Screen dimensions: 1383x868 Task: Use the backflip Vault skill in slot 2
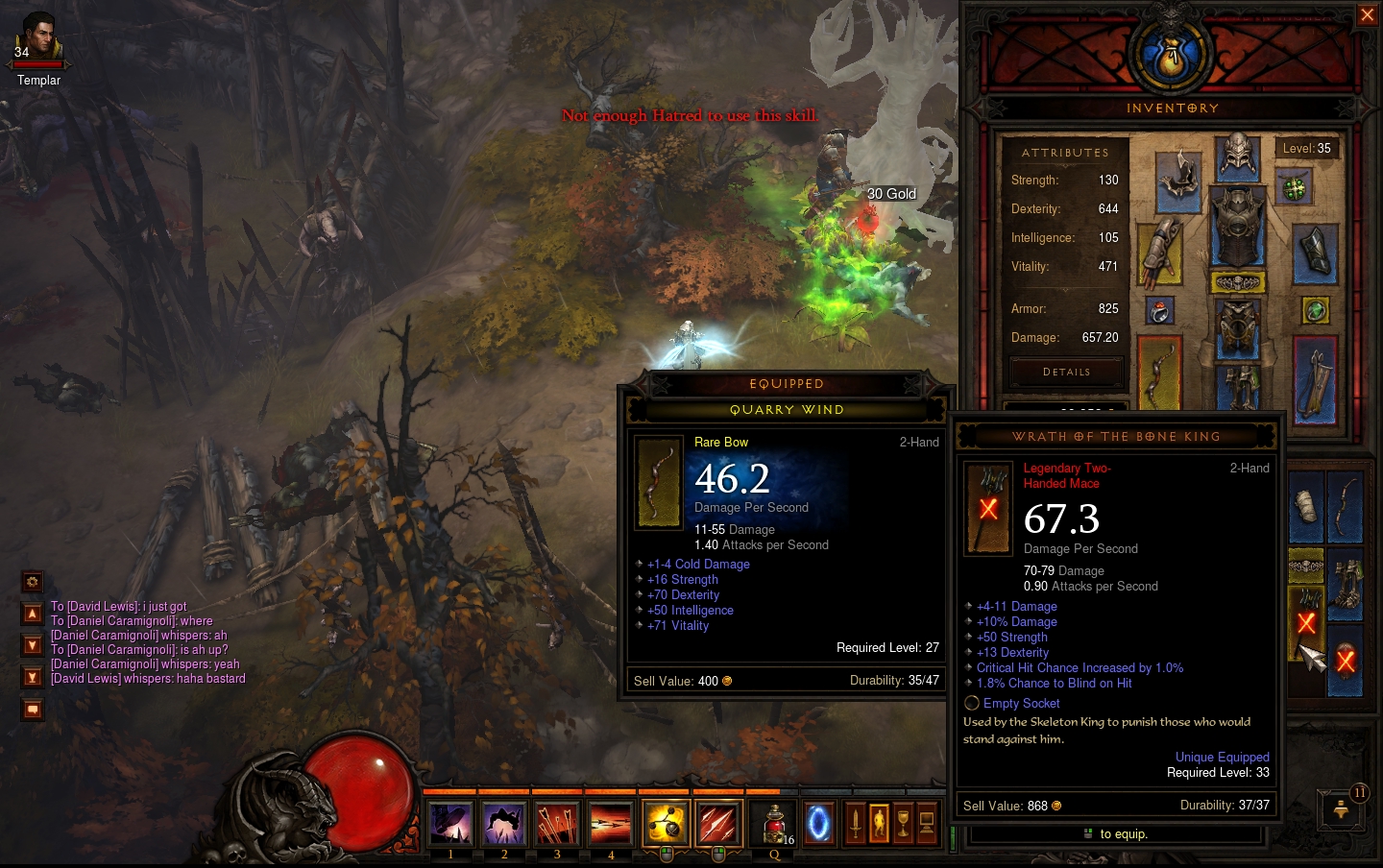click(x=503, y=824)
